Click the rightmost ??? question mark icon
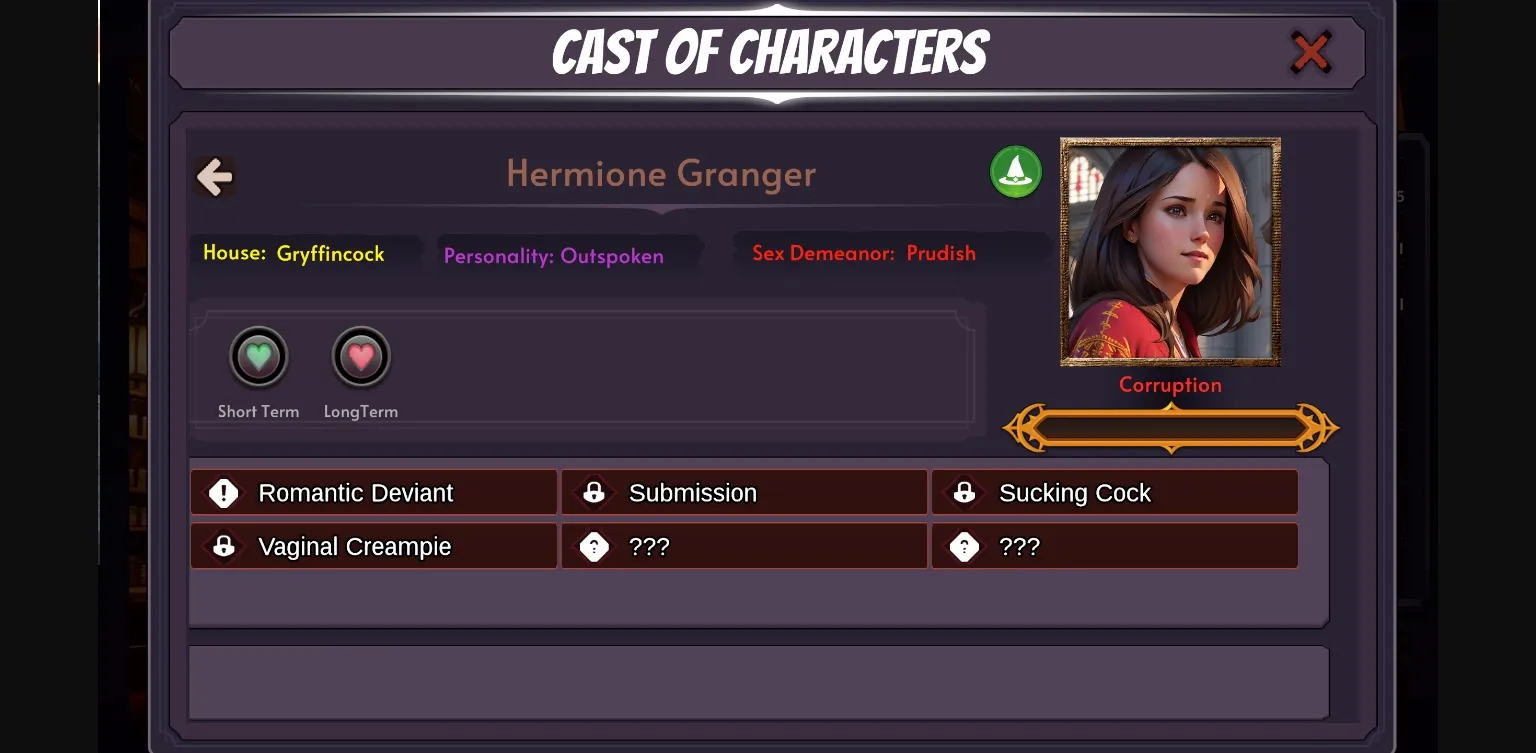 coord(964,546)
